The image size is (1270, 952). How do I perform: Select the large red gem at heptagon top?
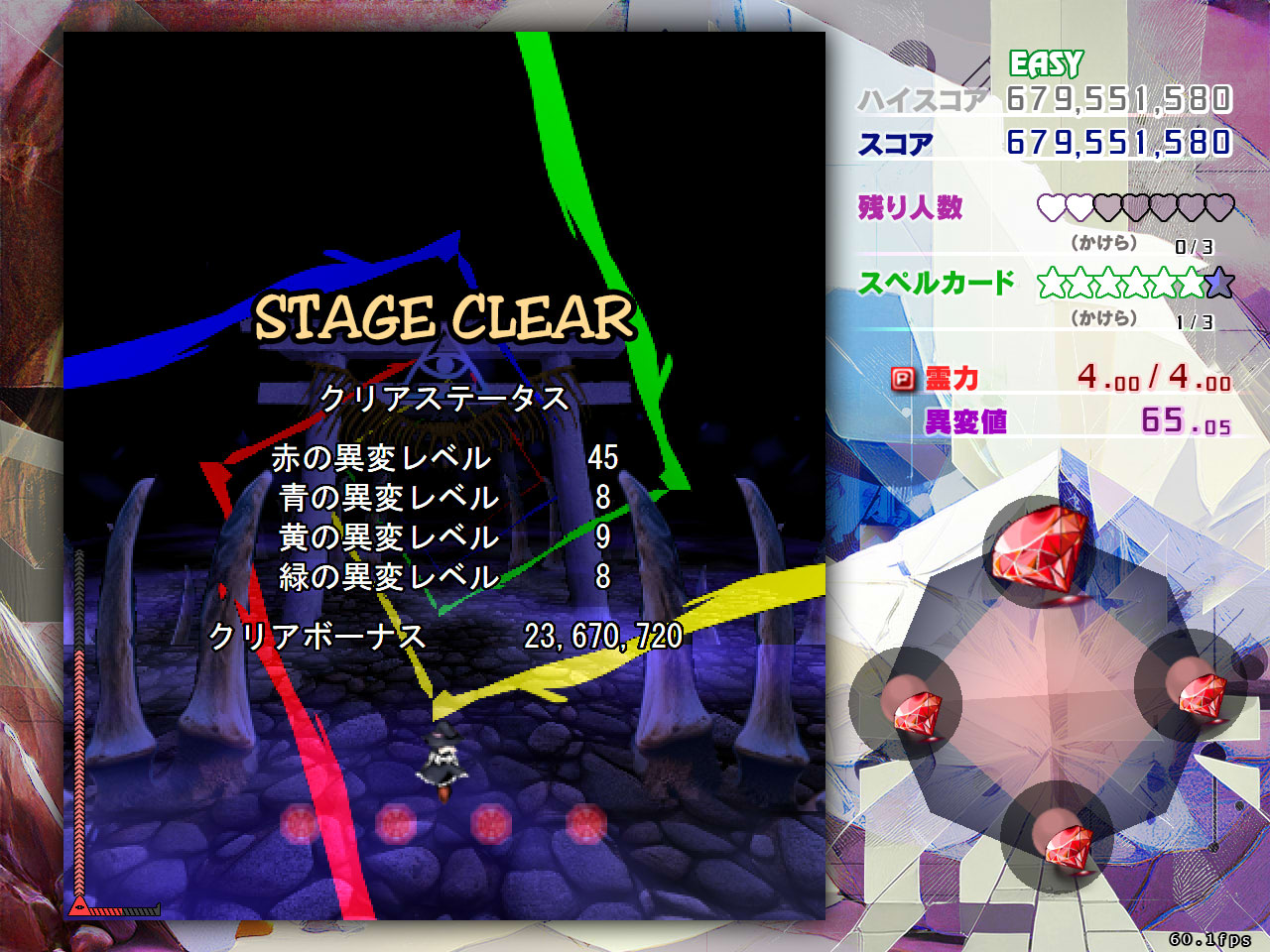pos(1039,549)
